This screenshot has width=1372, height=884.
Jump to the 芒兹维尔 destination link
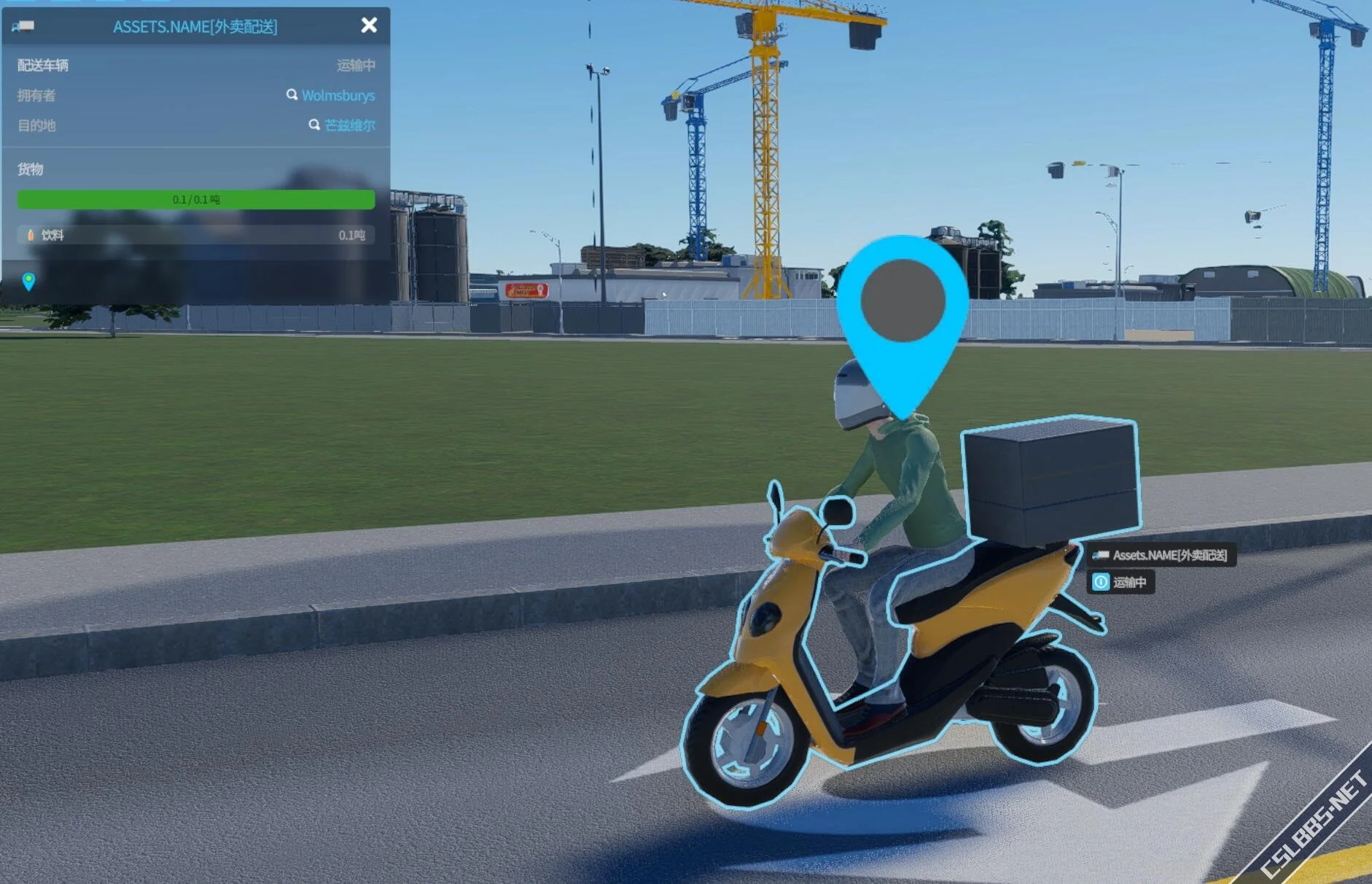tap(349, 125)
